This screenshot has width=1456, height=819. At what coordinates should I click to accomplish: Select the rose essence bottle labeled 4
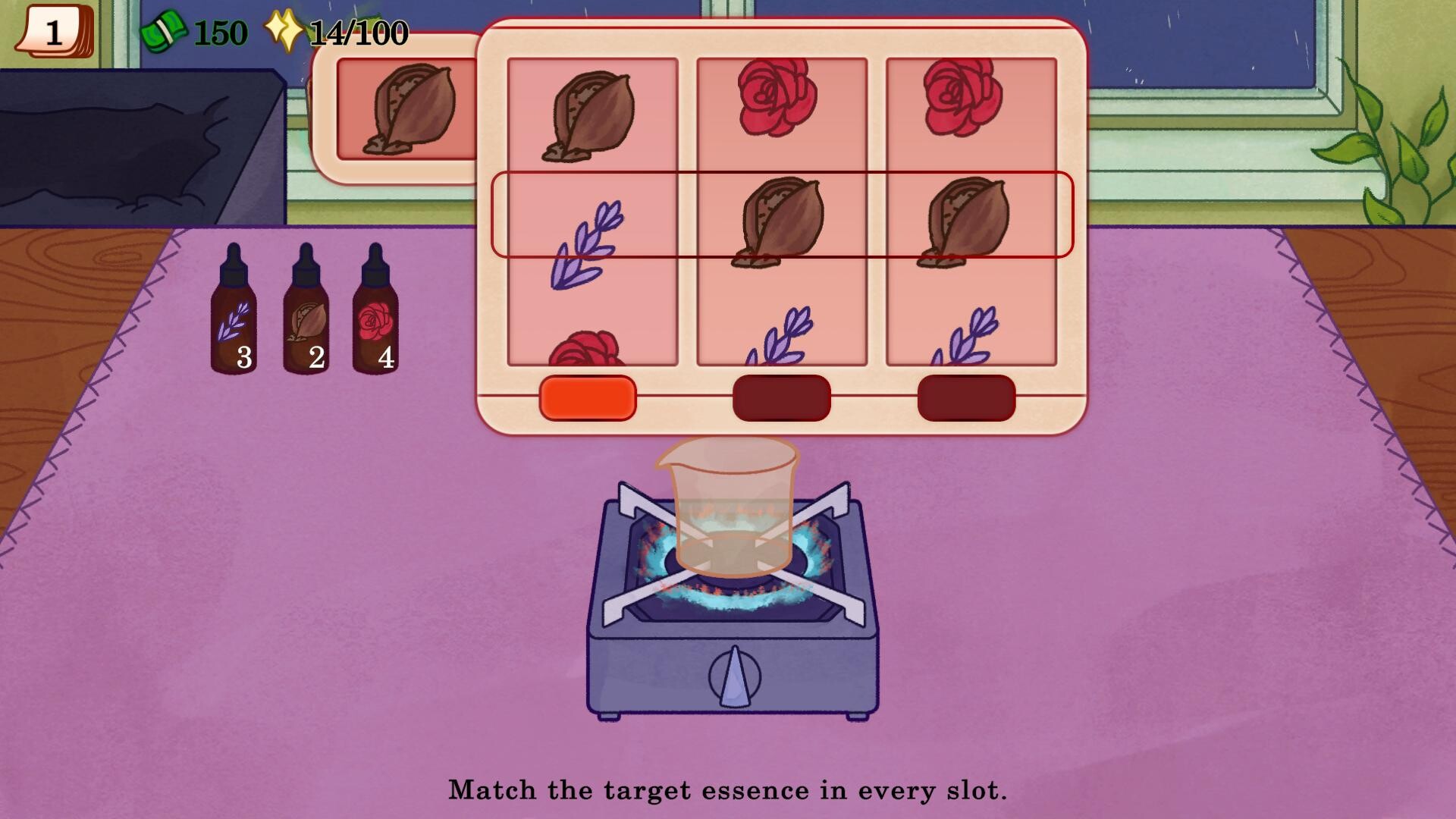point(376,322)
